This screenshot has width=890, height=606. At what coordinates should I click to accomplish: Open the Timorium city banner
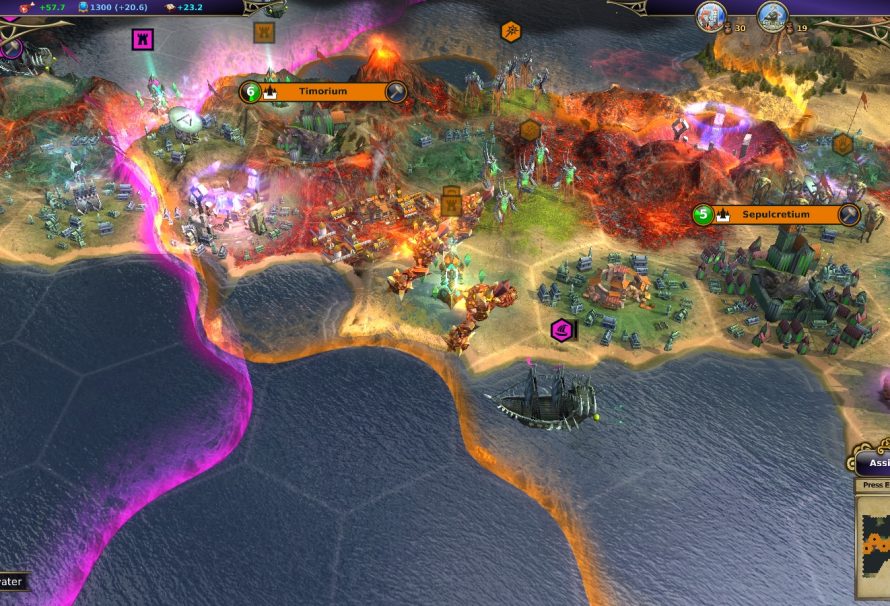pyautogui.click(x=322, y=92)
